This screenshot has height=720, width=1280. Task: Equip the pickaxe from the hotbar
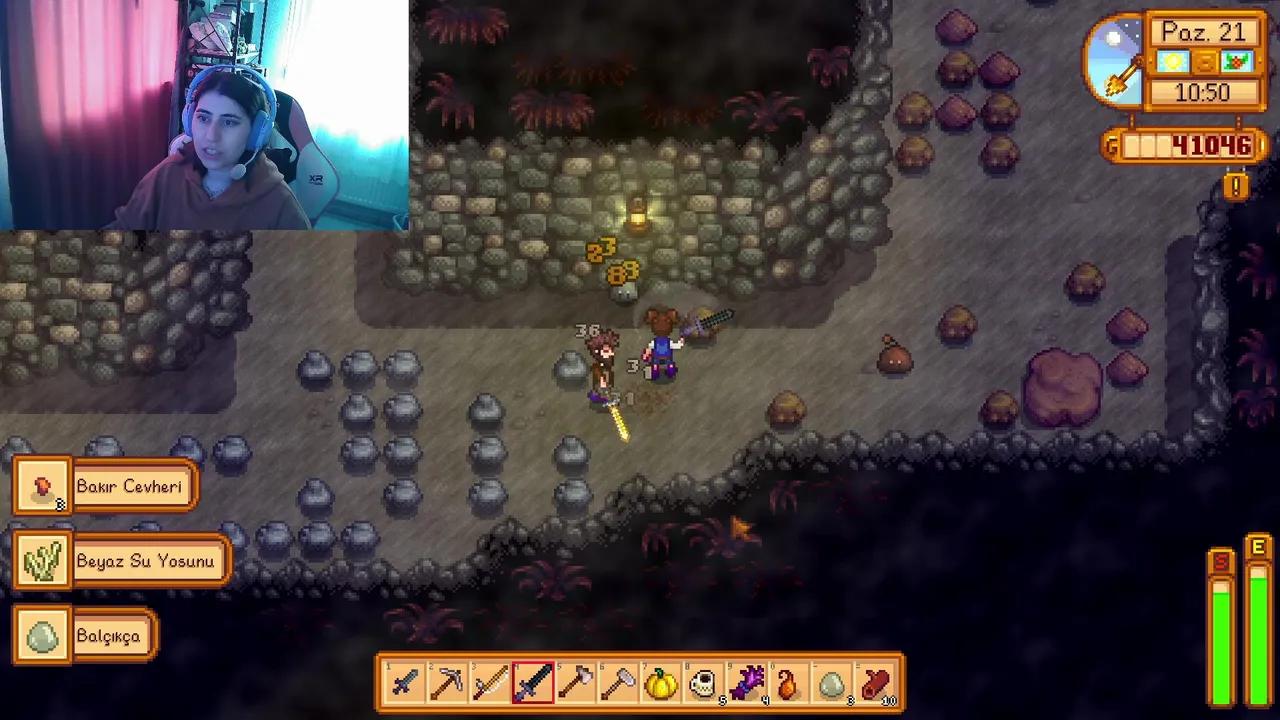click(447, 684)
